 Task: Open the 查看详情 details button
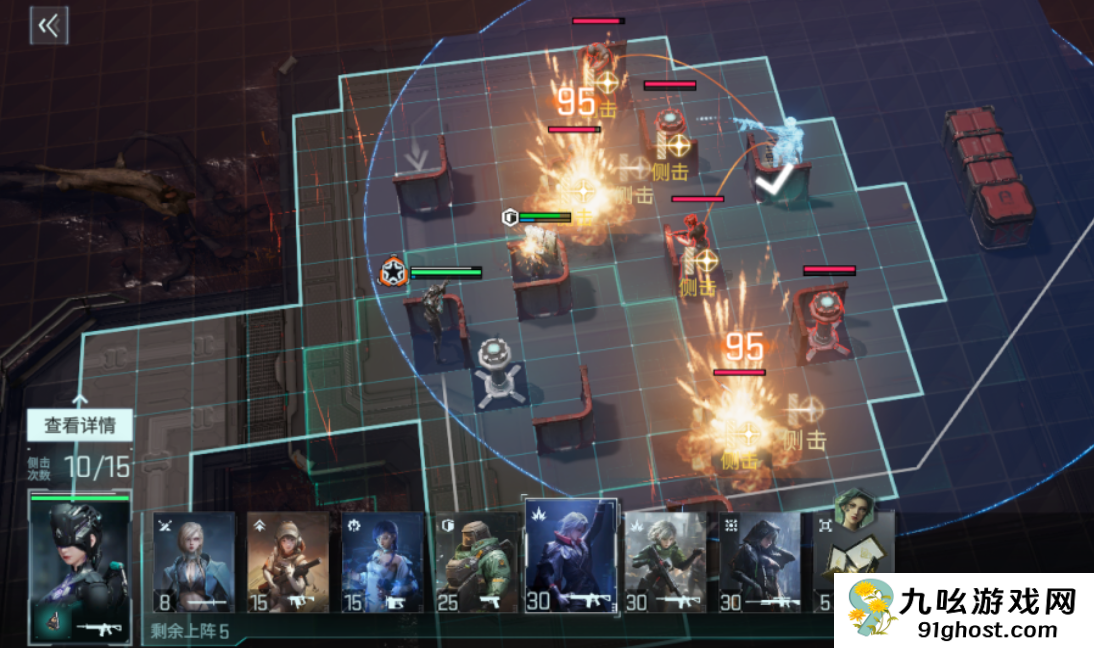coord(79,425)
